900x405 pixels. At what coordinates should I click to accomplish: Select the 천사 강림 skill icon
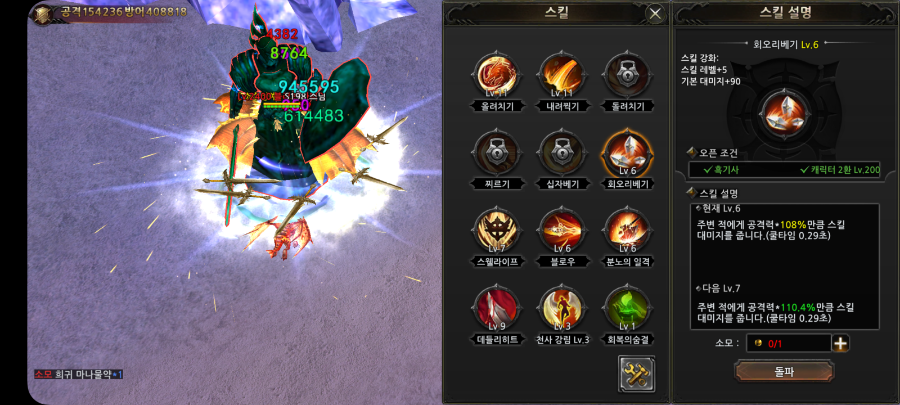coord(557,307)
